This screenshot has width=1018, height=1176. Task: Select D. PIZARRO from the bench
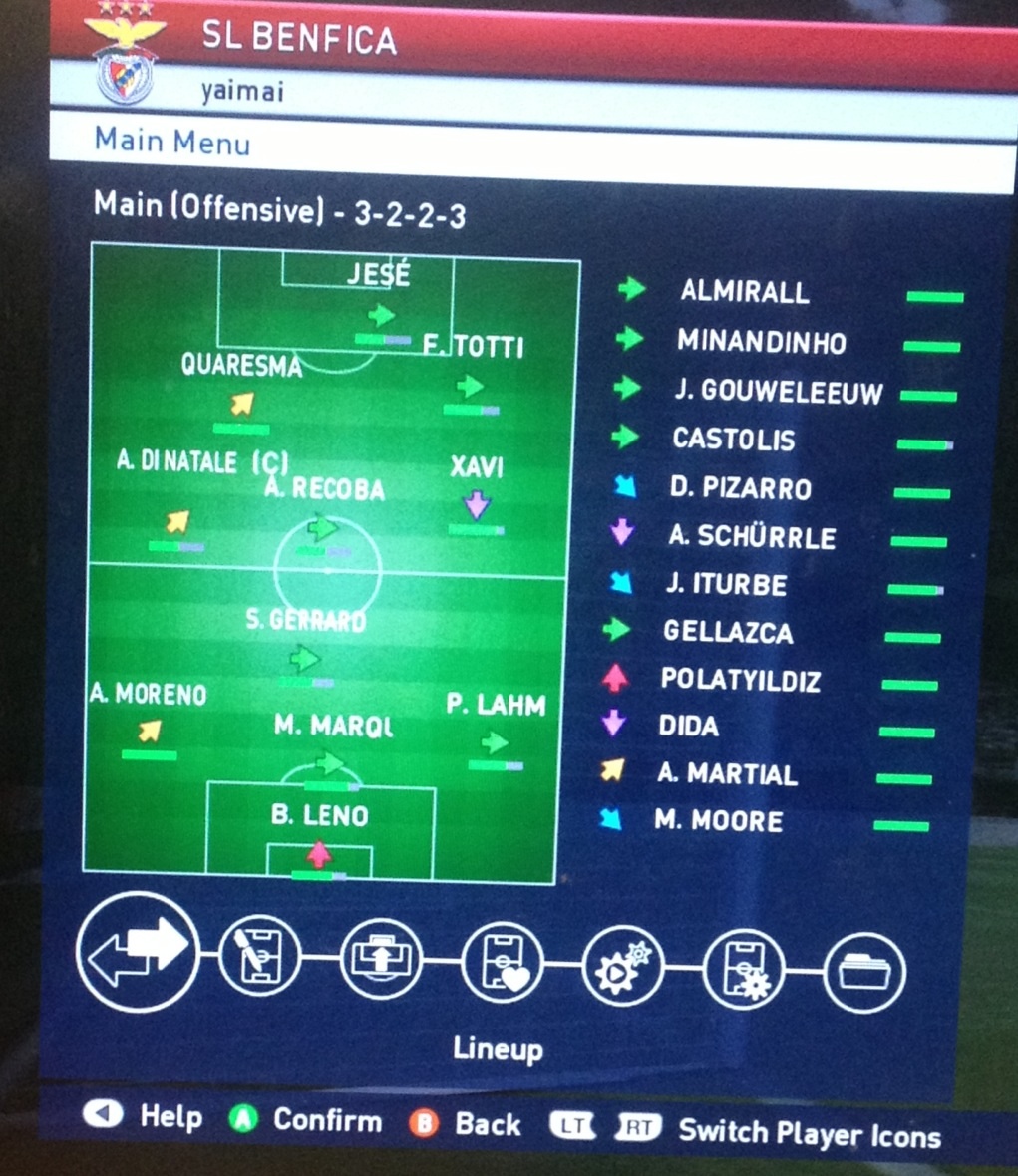click(740, 488)
